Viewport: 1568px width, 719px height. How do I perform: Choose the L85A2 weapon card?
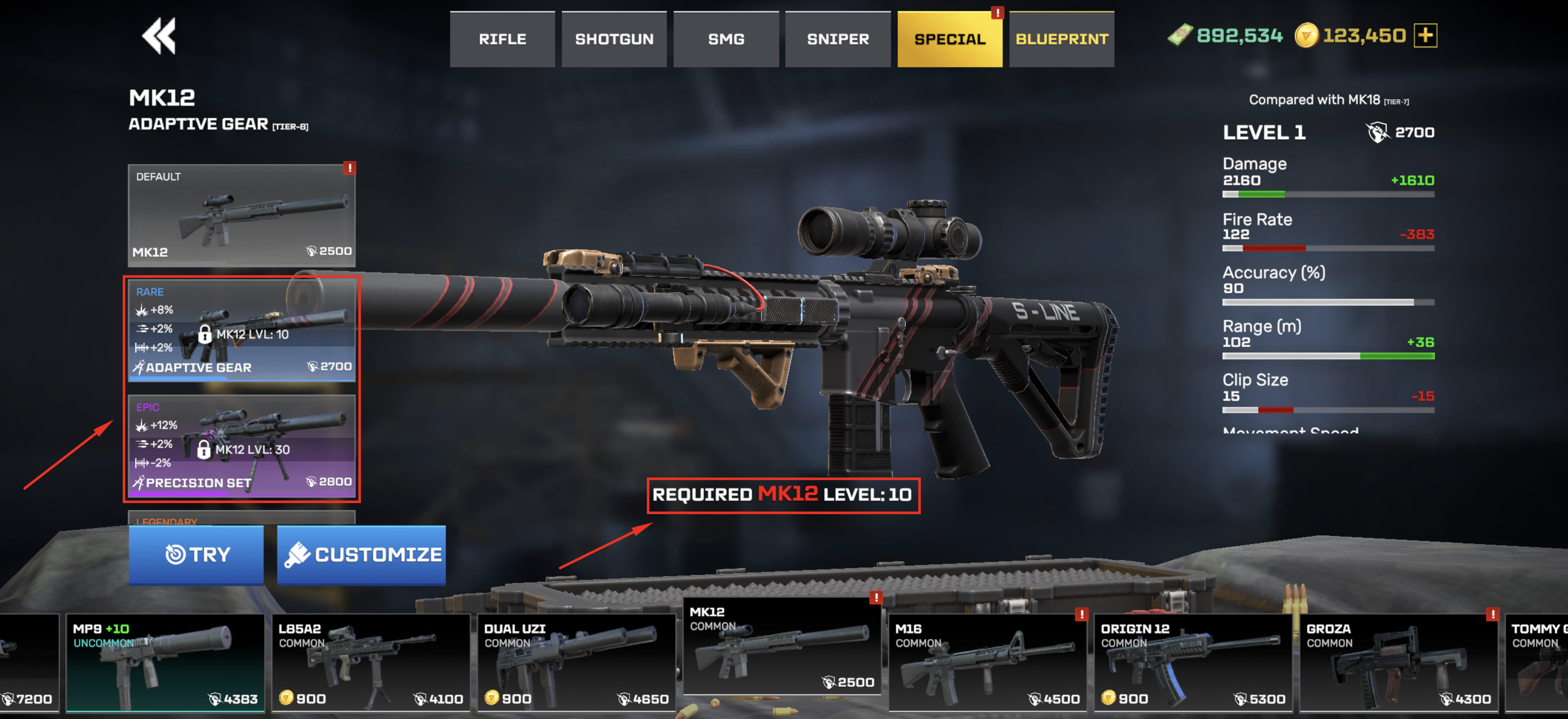(371, 663)
